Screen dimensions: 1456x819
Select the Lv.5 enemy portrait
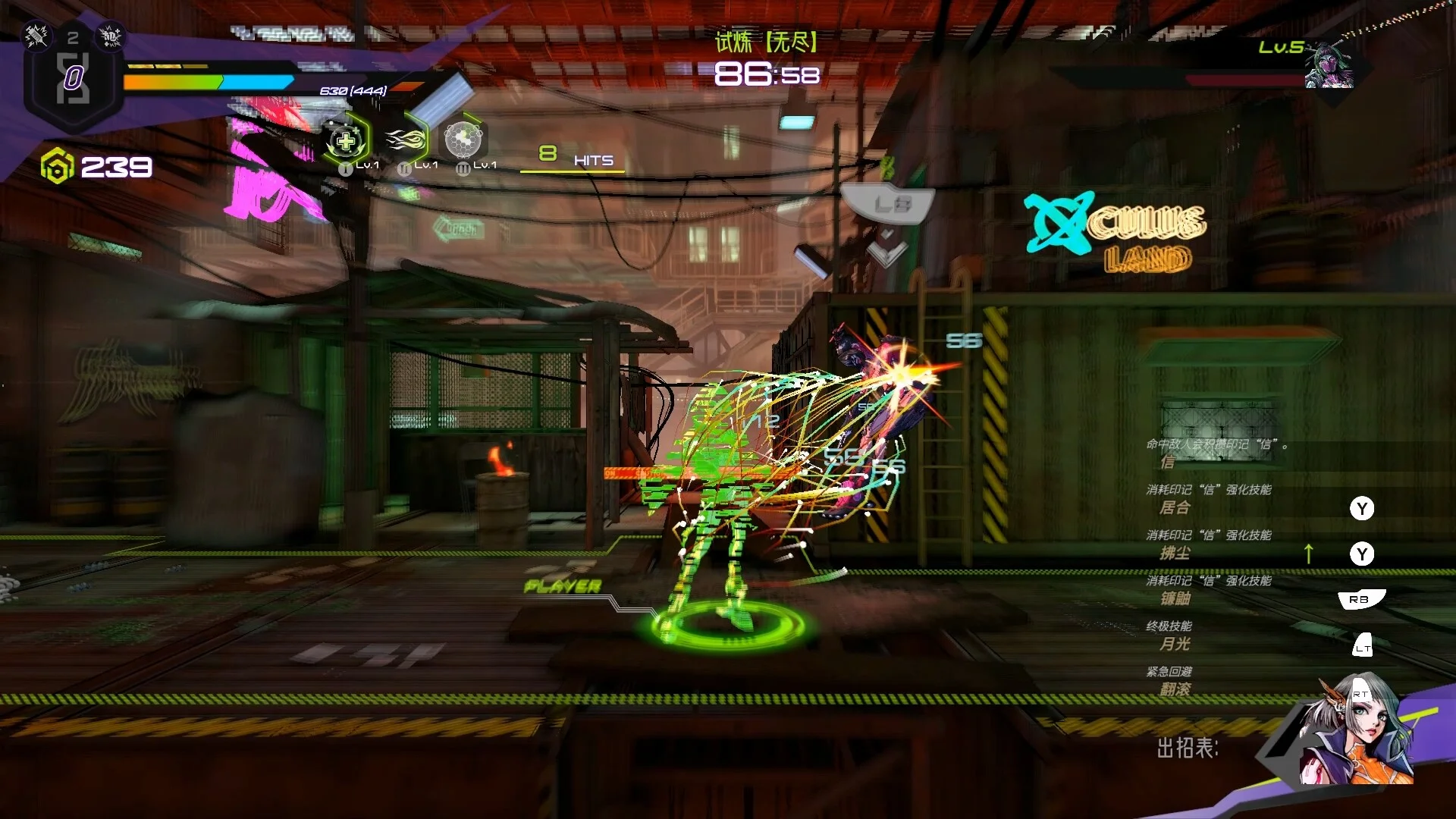[1329, 67]
